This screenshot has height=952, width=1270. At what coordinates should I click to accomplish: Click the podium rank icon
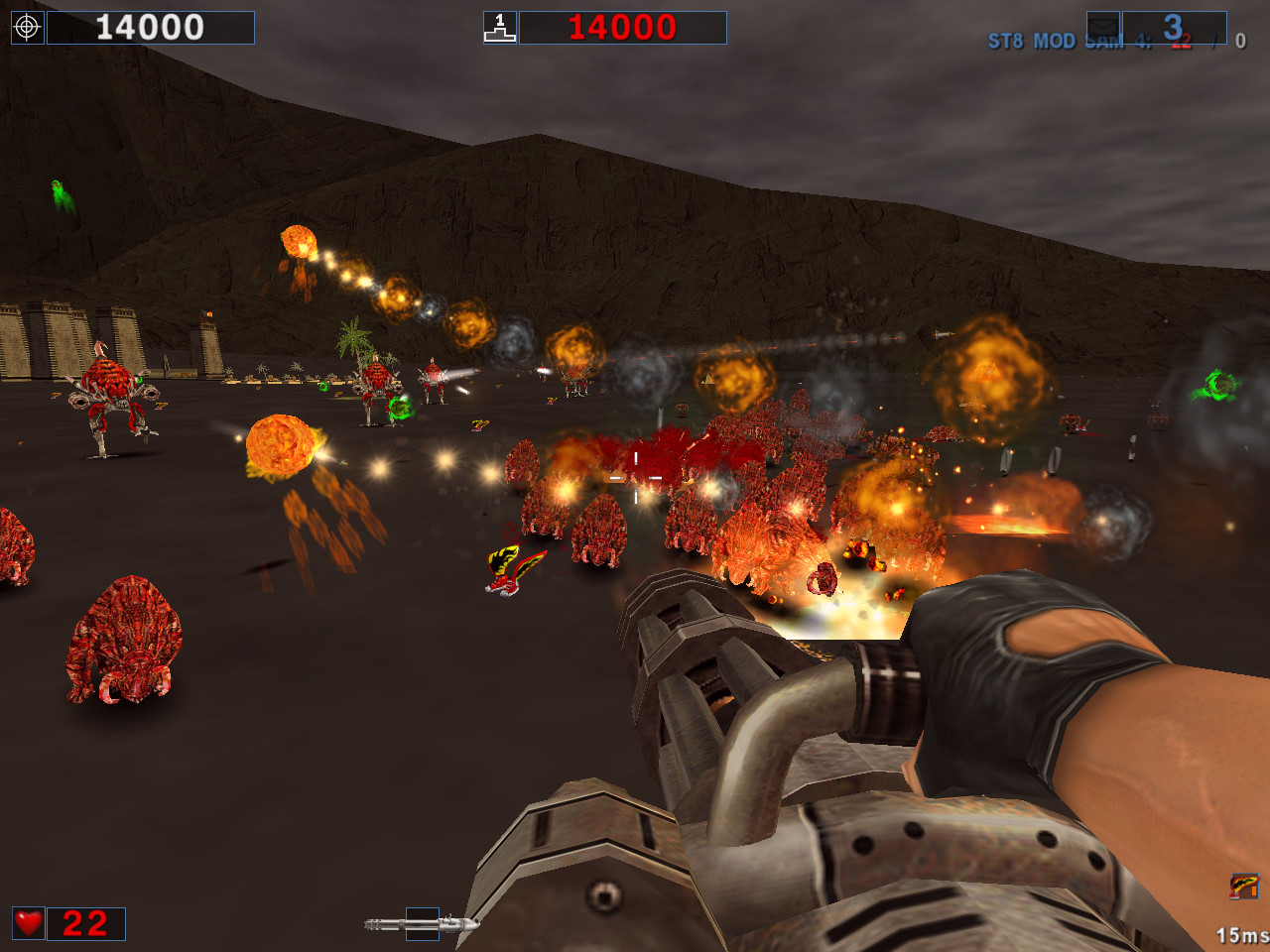pos(500,28)
